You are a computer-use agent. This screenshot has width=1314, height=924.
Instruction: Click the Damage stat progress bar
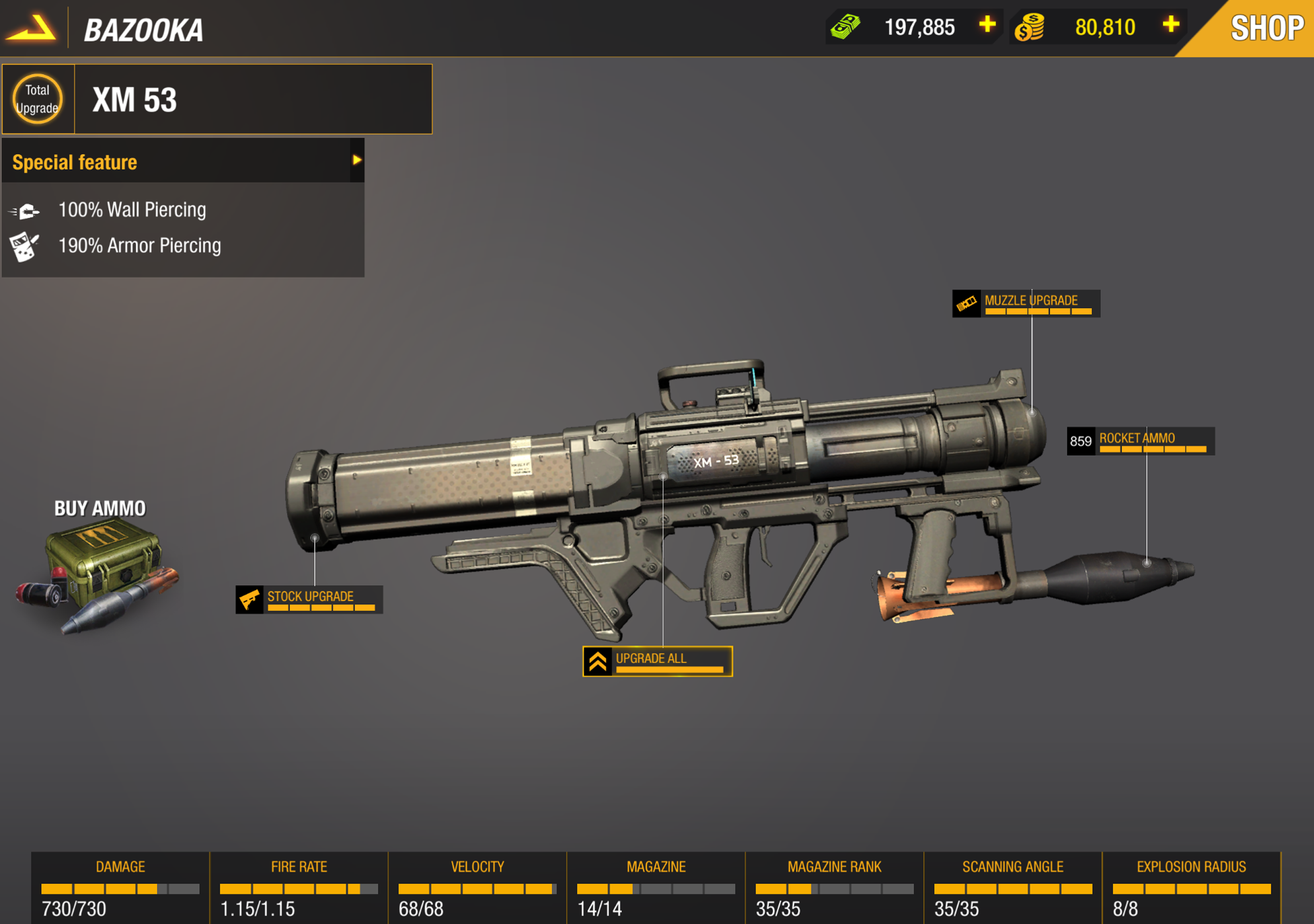click(120, 889)
